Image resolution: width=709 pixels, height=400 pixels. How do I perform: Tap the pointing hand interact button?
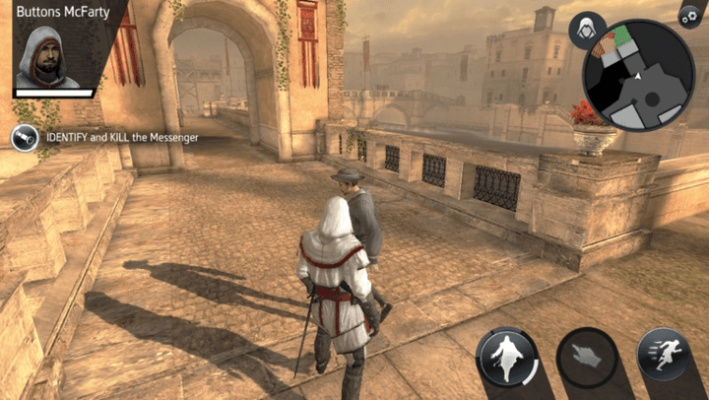click(586, 357)
